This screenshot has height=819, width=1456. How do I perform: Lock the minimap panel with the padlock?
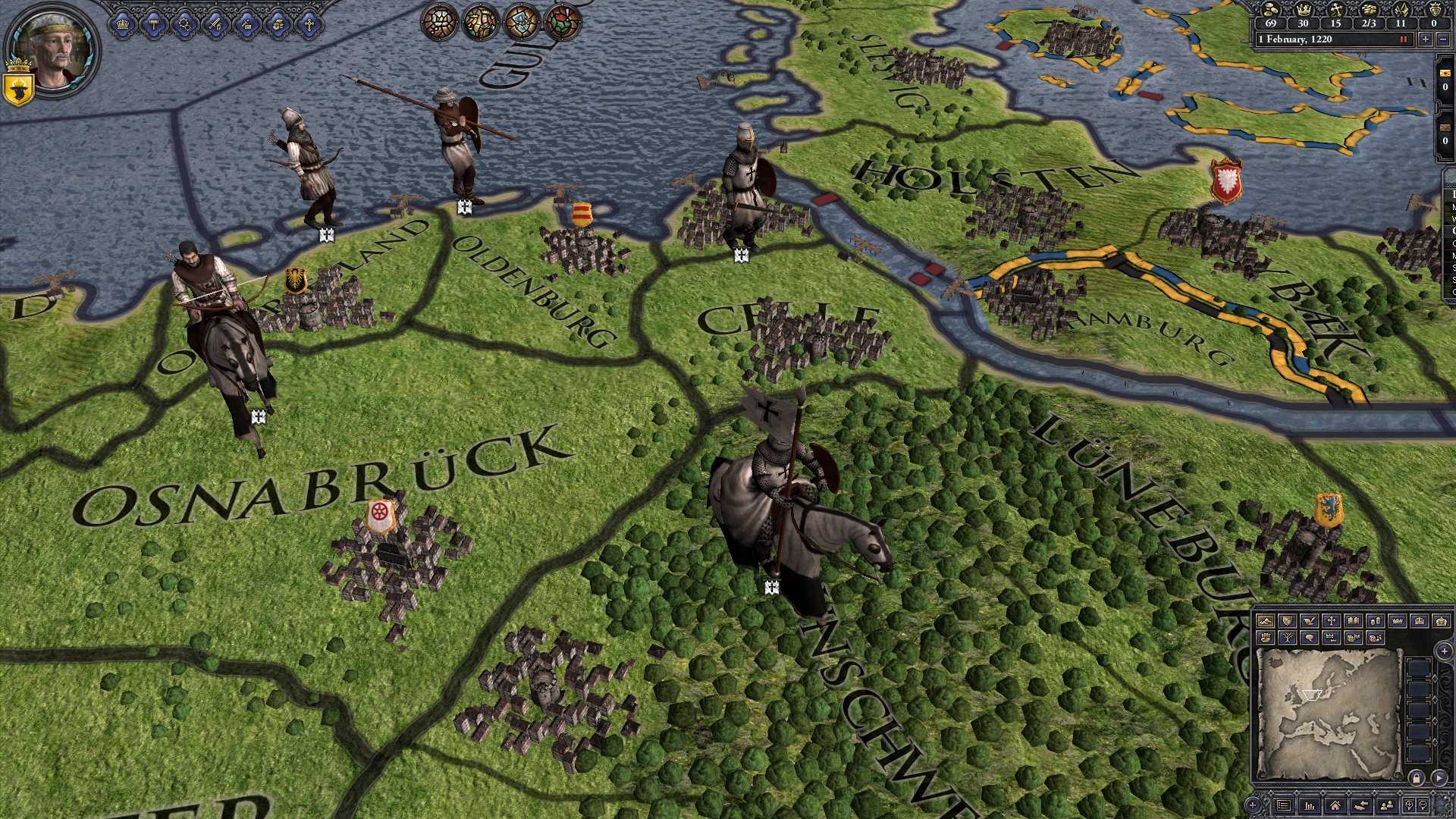[1417, 779]
